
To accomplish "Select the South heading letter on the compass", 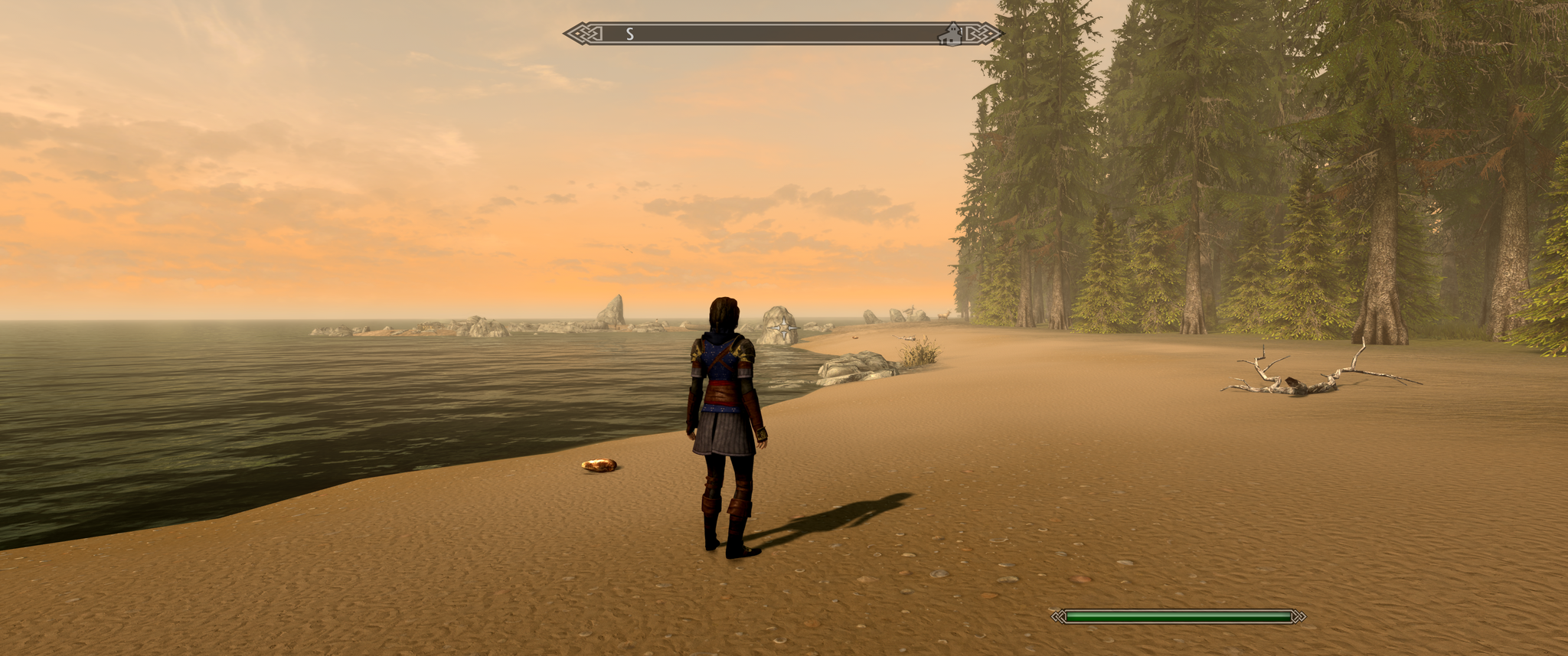I will [630, 34].
